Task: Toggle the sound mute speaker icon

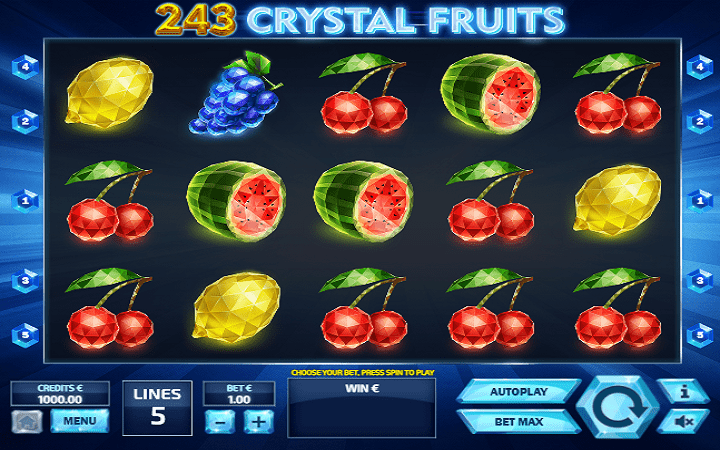Action: click(x=686, y=422)
